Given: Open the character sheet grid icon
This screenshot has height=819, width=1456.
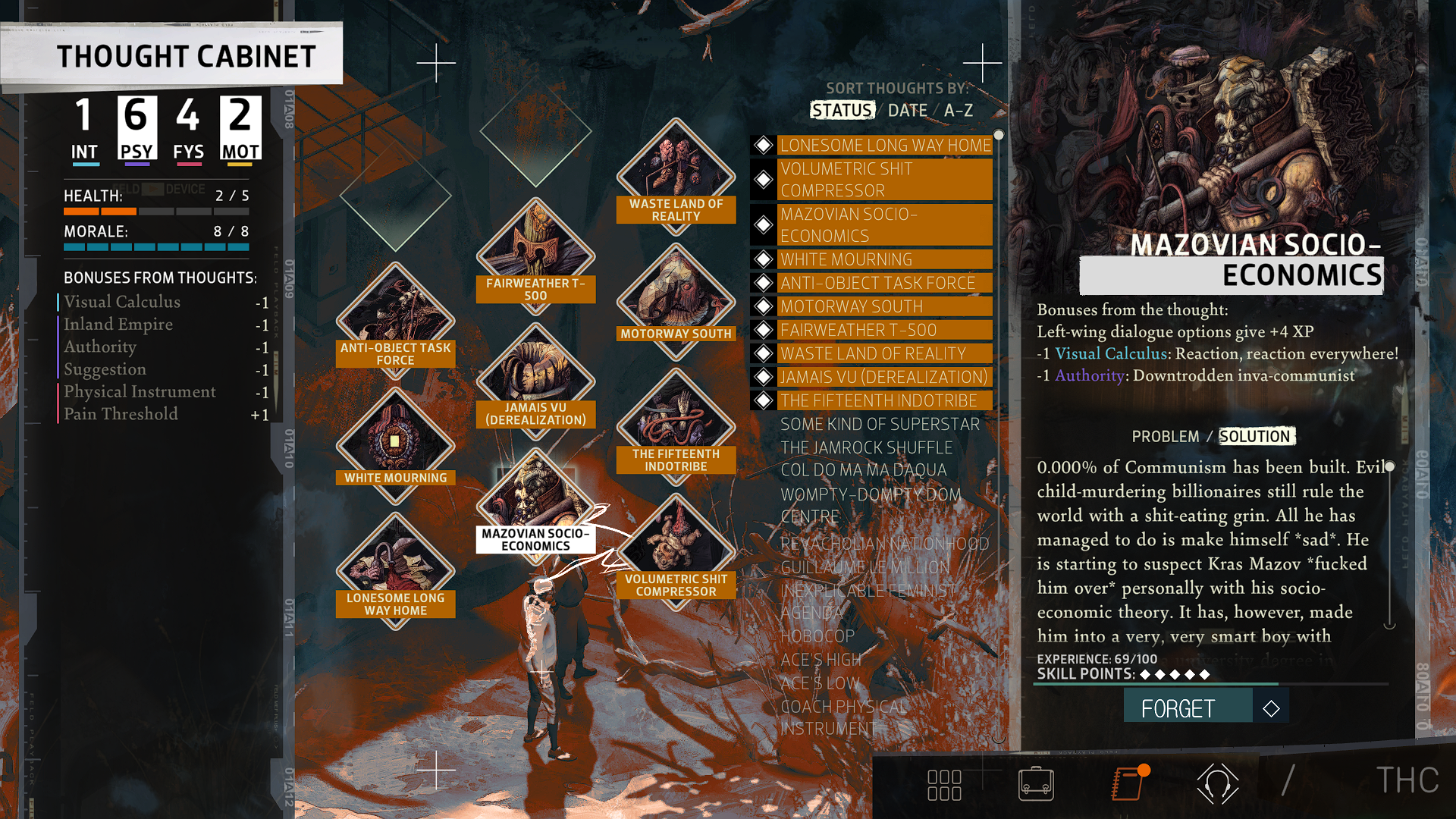Looking at the screenshot, I should point(944,785).
